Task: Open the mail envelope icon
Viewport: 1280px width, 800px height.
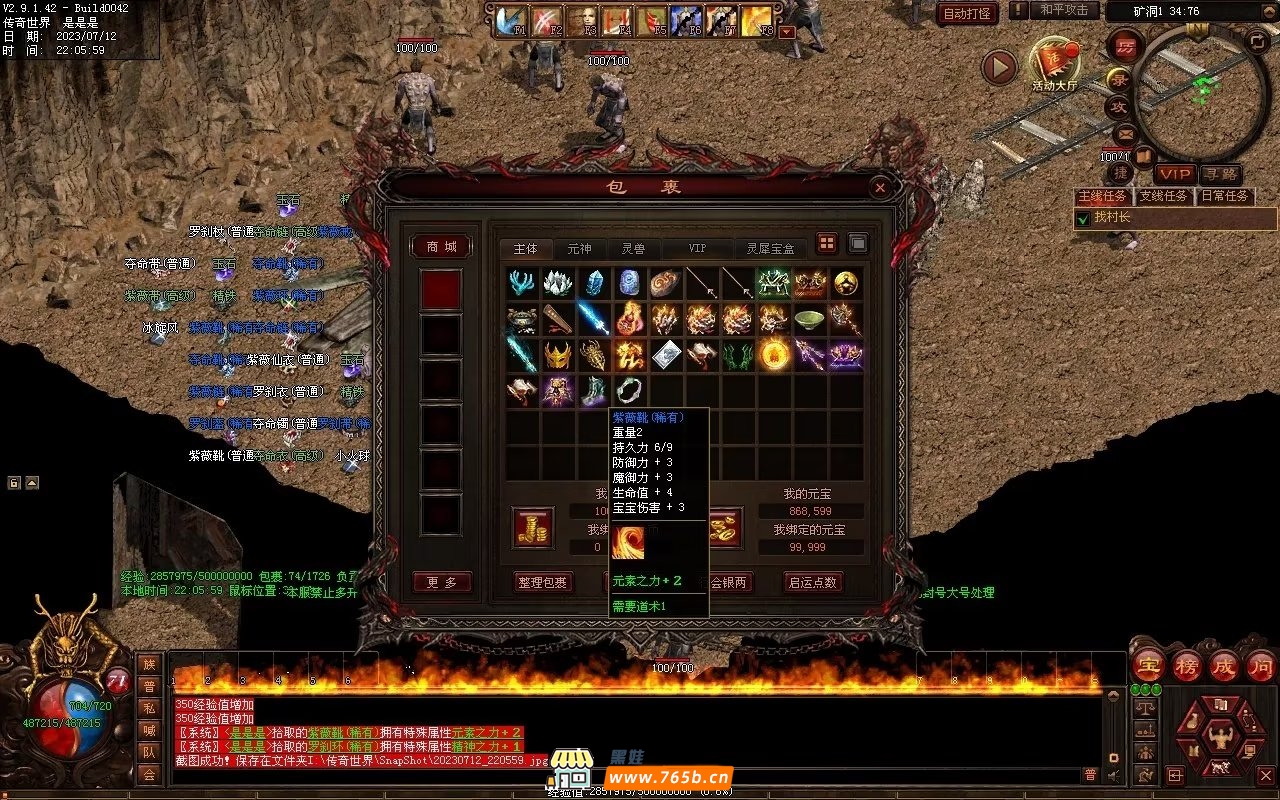Action: pos(1125,133)
